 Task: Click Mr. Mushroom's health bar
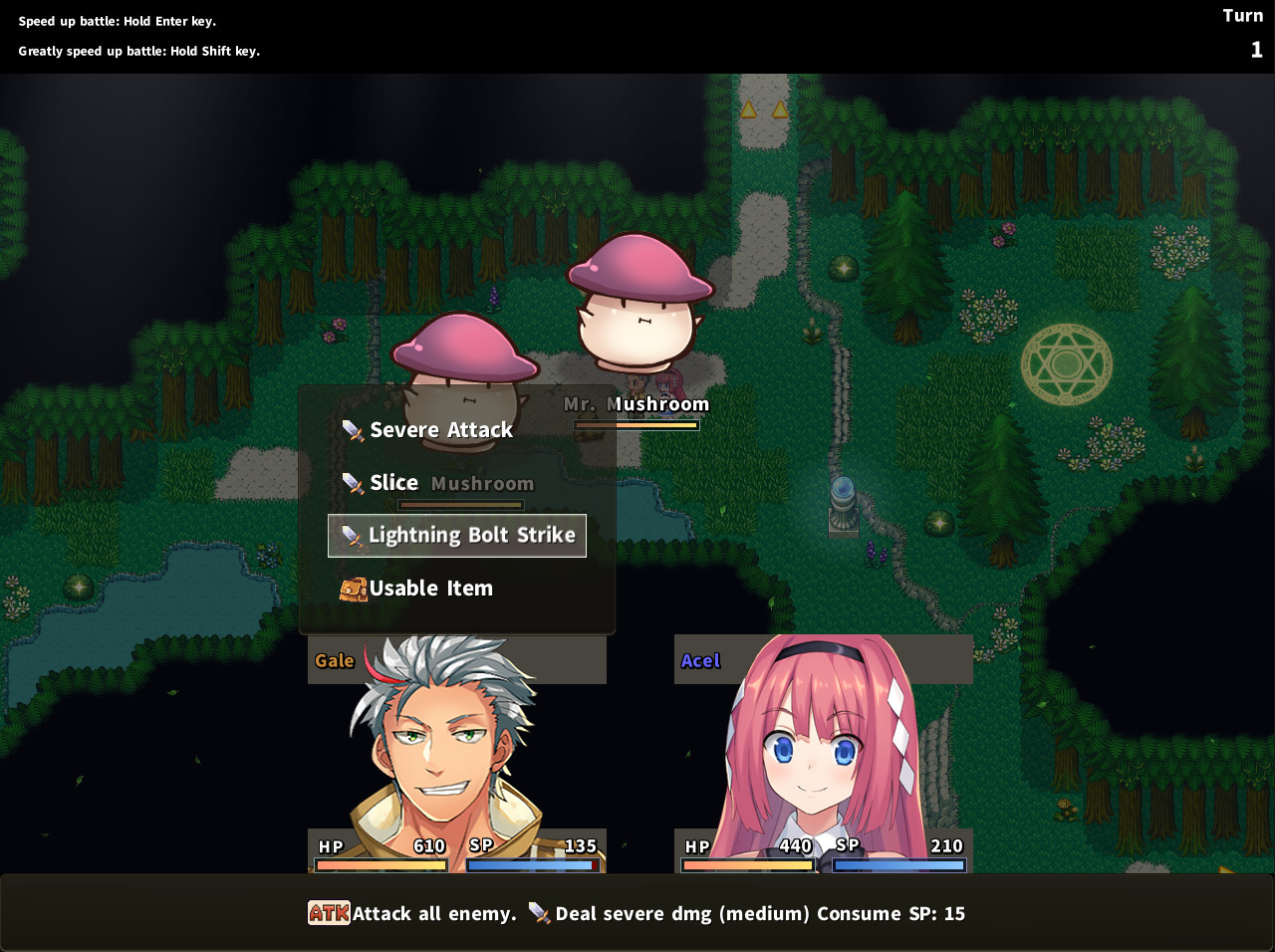click(x=636, y=423)
